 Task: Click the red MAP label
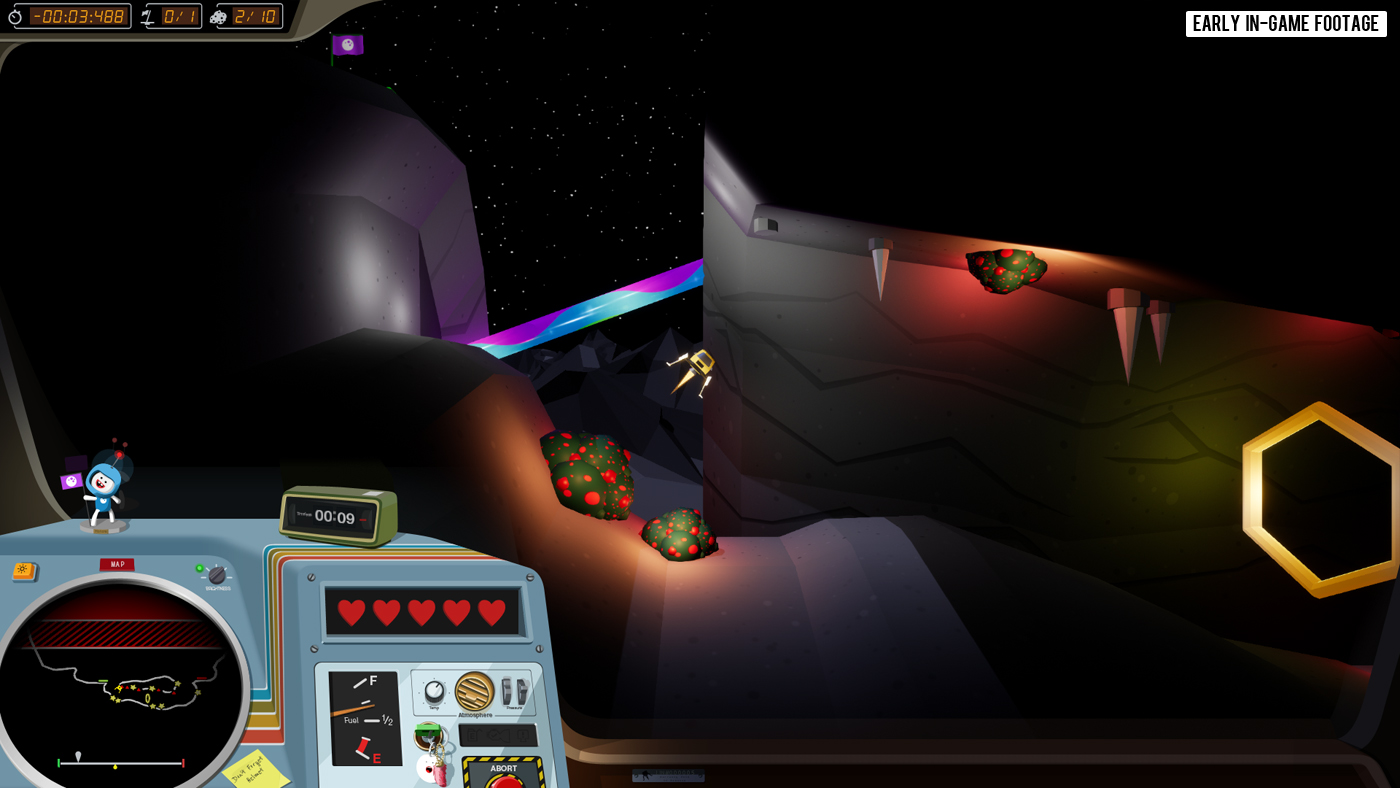[x=117, y=564]
